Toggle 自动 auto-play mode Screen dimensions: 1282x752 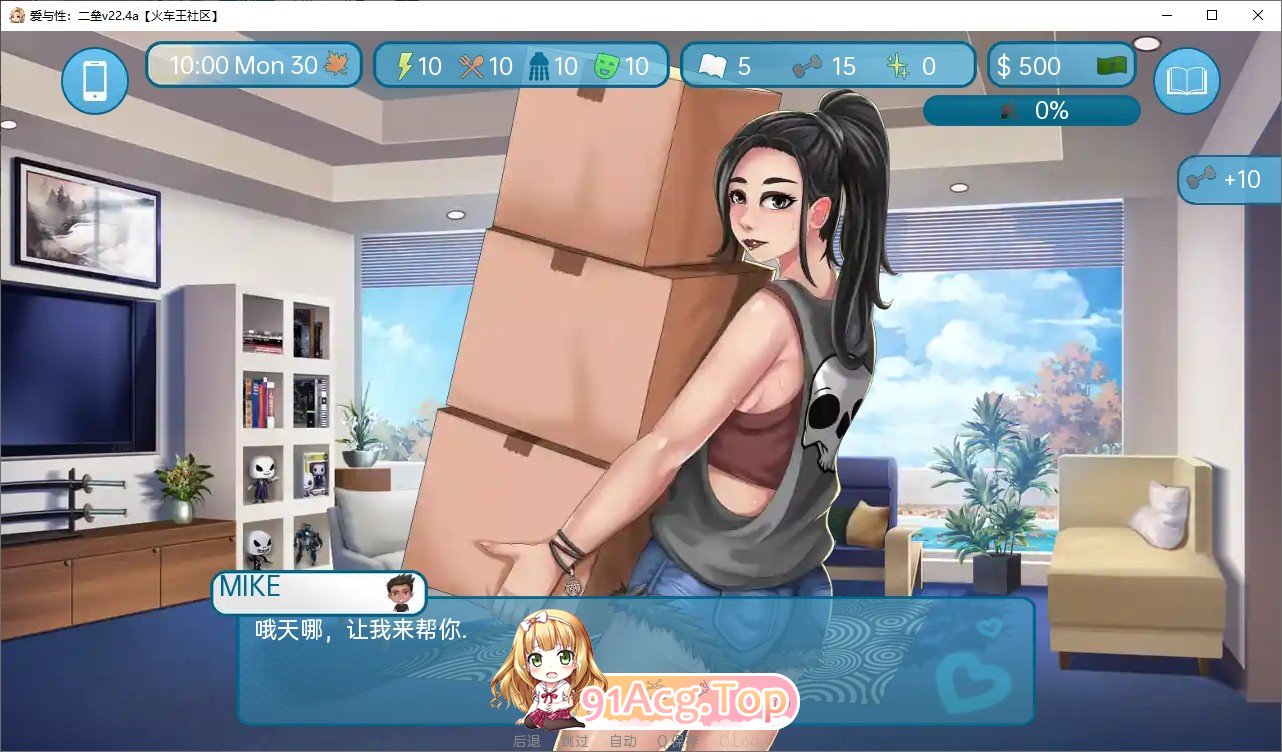624,741
